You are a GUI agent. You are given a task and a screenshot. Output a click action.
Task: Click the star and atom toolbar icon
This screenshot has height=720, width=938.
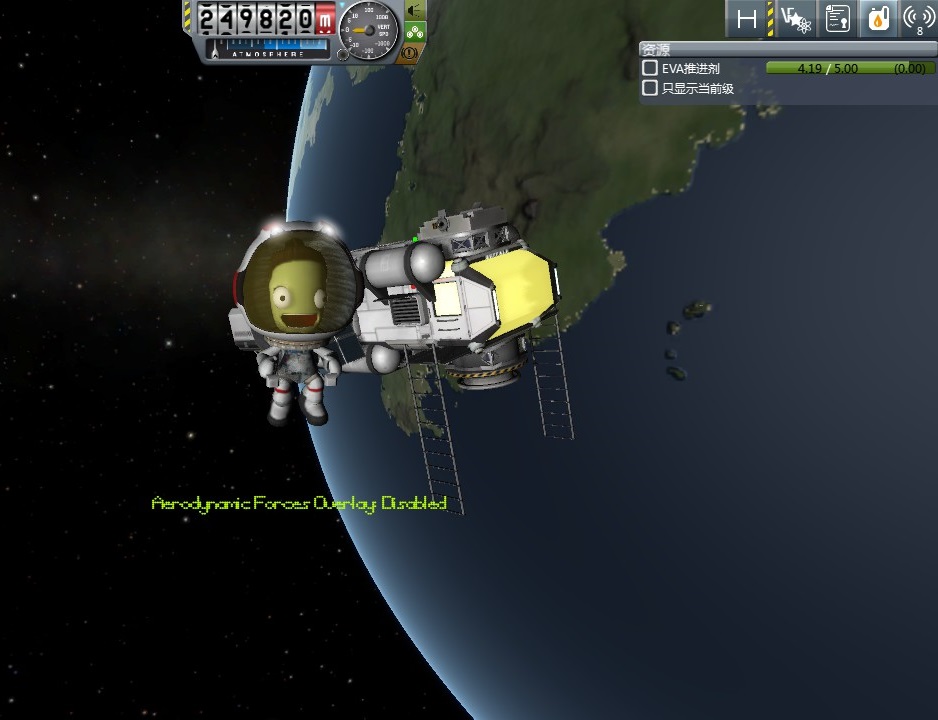(797, 18)
